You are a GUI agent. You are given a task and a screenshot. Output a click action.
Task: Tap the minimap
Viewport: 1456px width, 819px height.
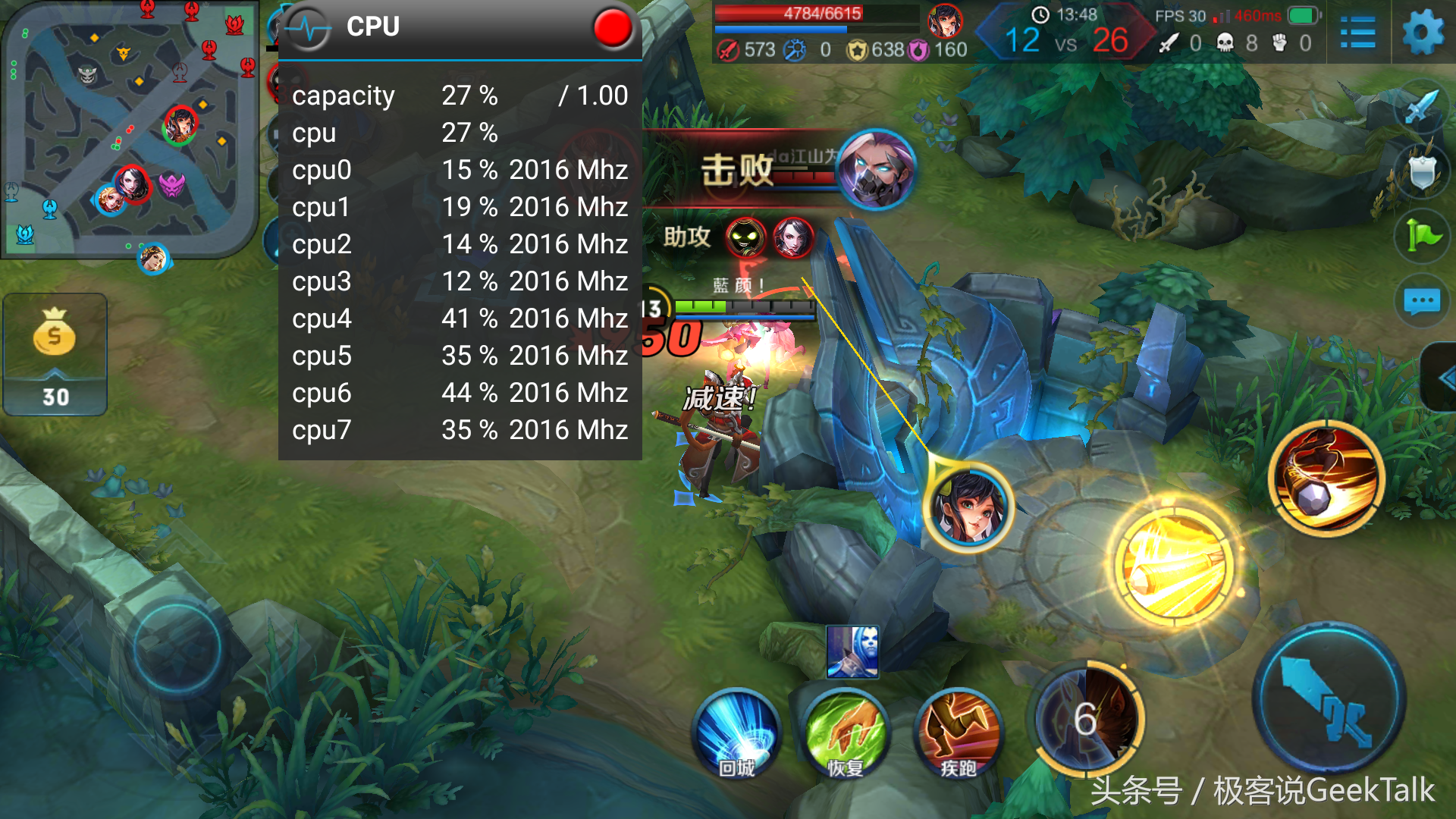tap(129, 129)
